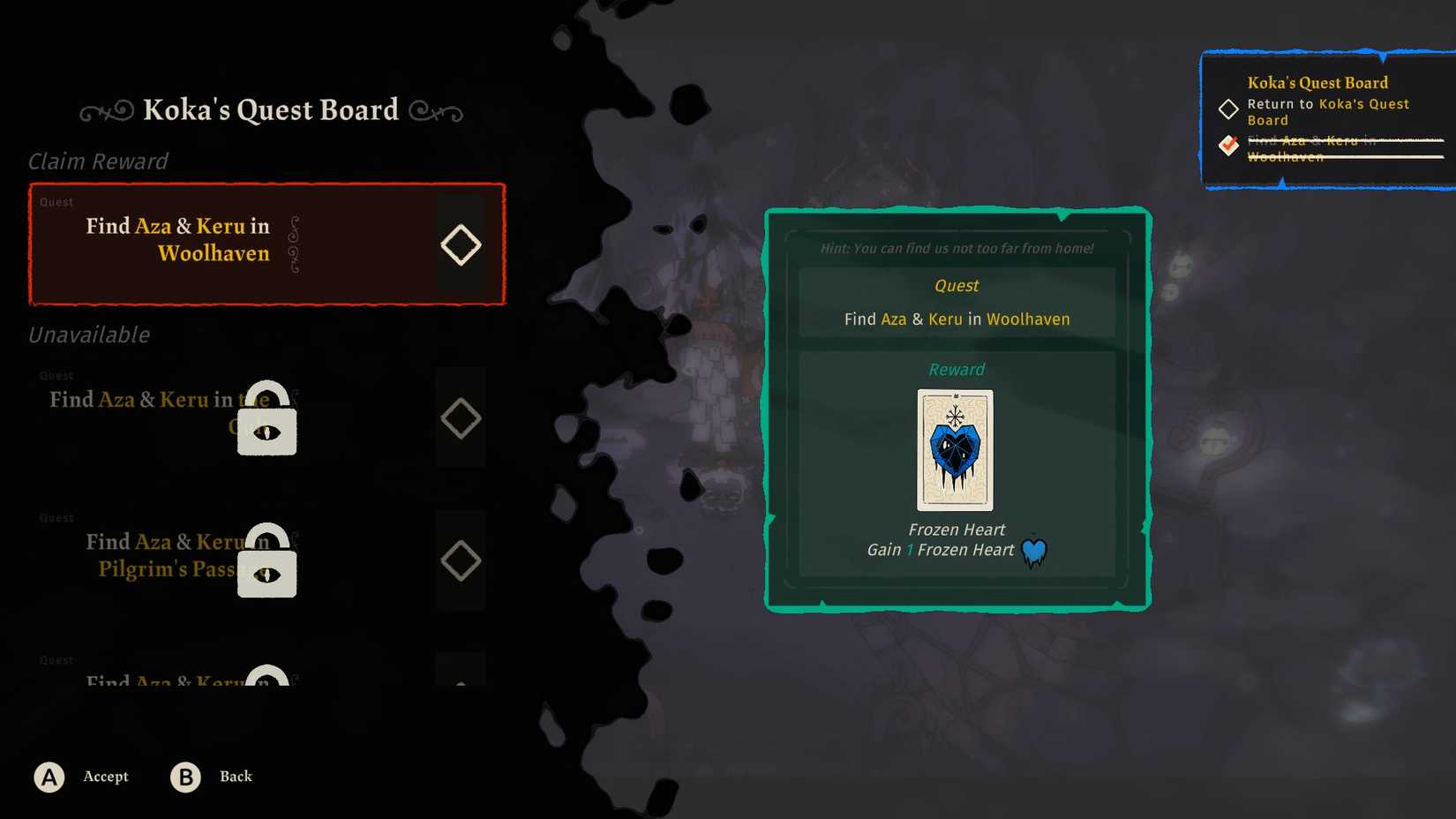Open the Claim Reward section header
This screenshot has height=819, width=1456.
coord(98,162)
